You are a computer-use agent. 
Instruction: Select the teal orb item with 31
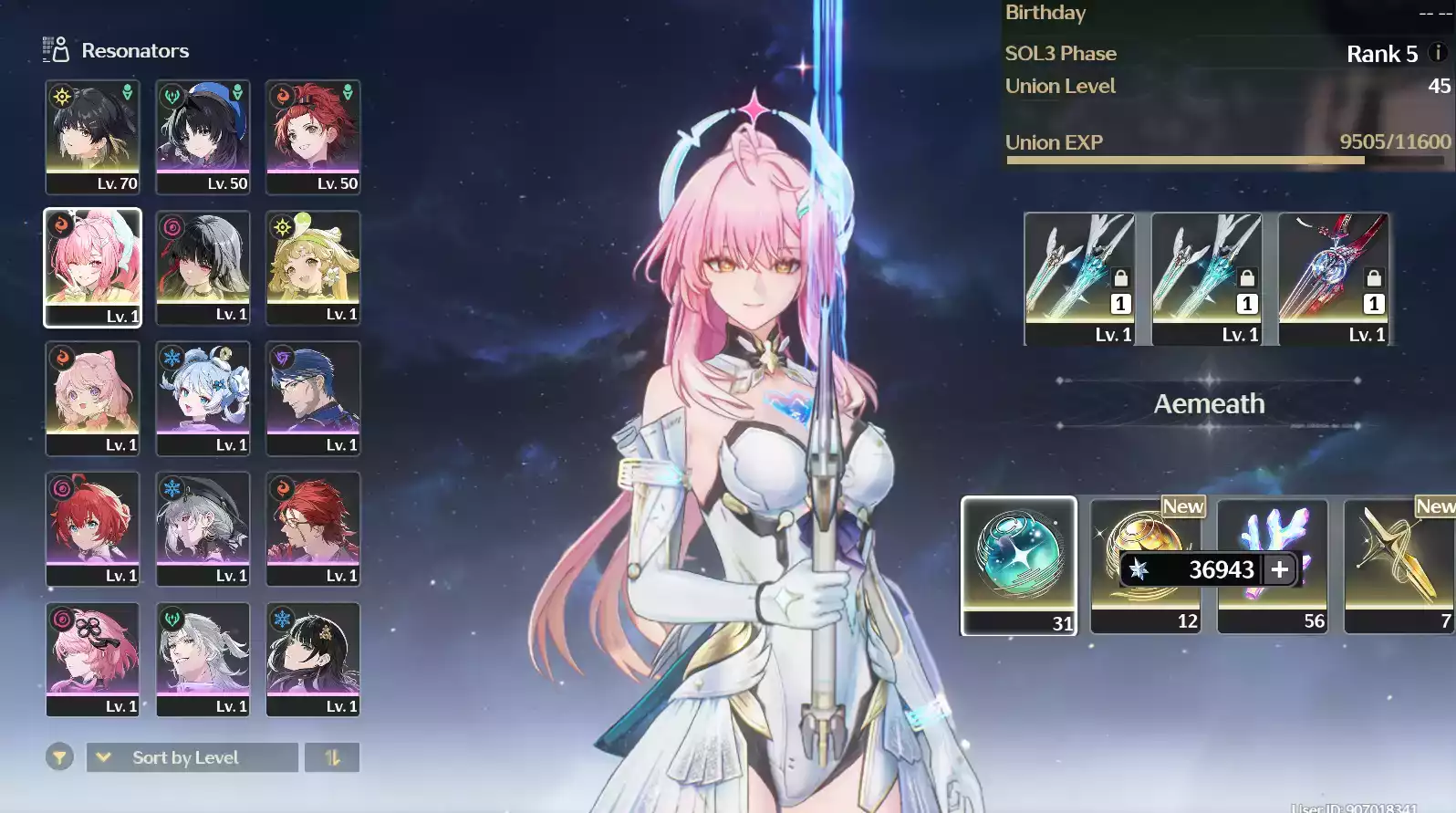[x=1018, y=565]
